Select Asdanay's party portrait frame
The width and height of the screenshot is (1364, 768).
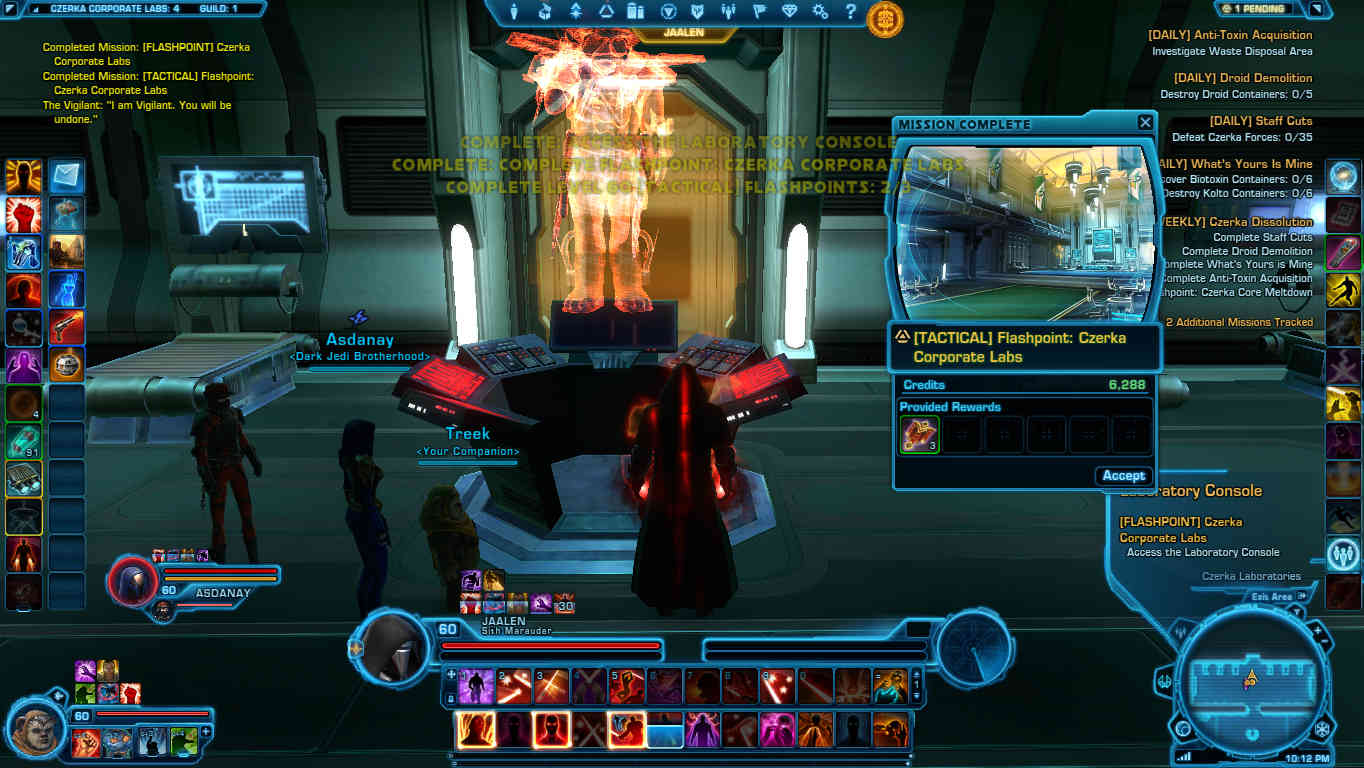tap(132, 580)
